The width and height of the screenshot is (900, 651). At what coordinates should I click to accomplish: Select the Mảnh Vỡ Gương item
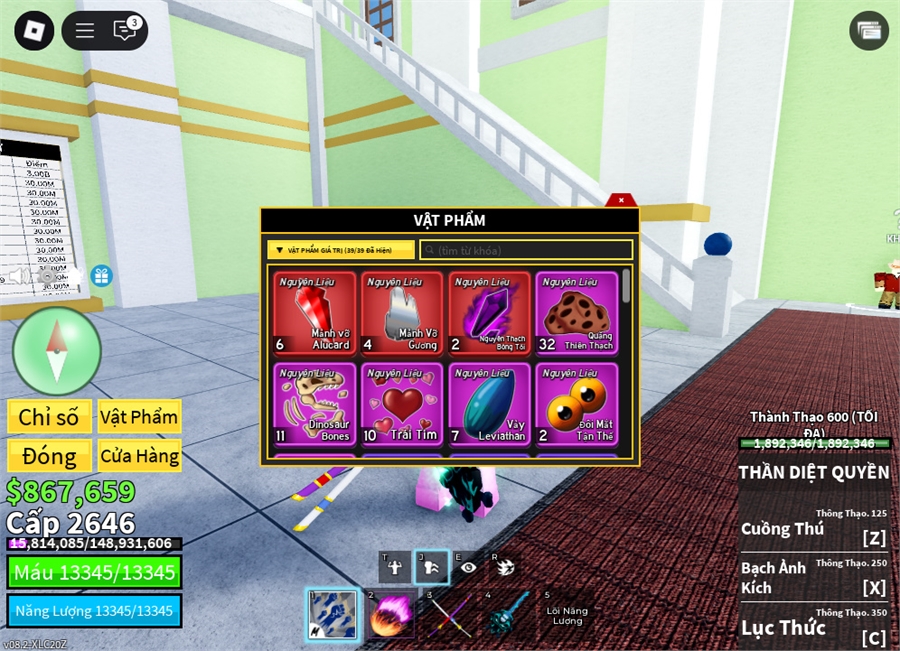402,313
